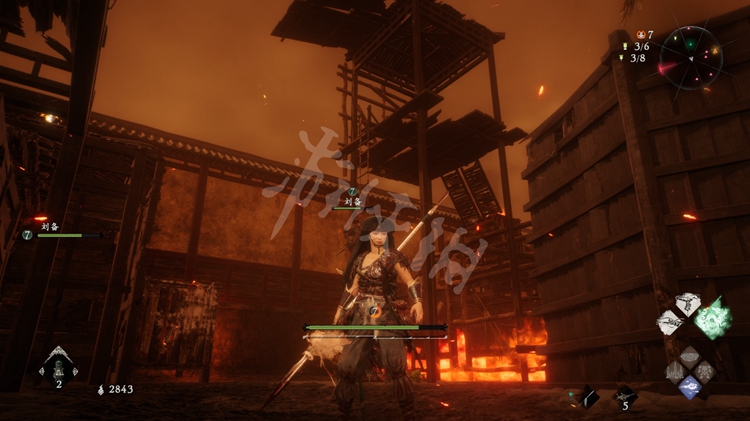Activate the glowing green dragon spirit icon
Viewport: 750px width, 421px height.
(713, 318)
